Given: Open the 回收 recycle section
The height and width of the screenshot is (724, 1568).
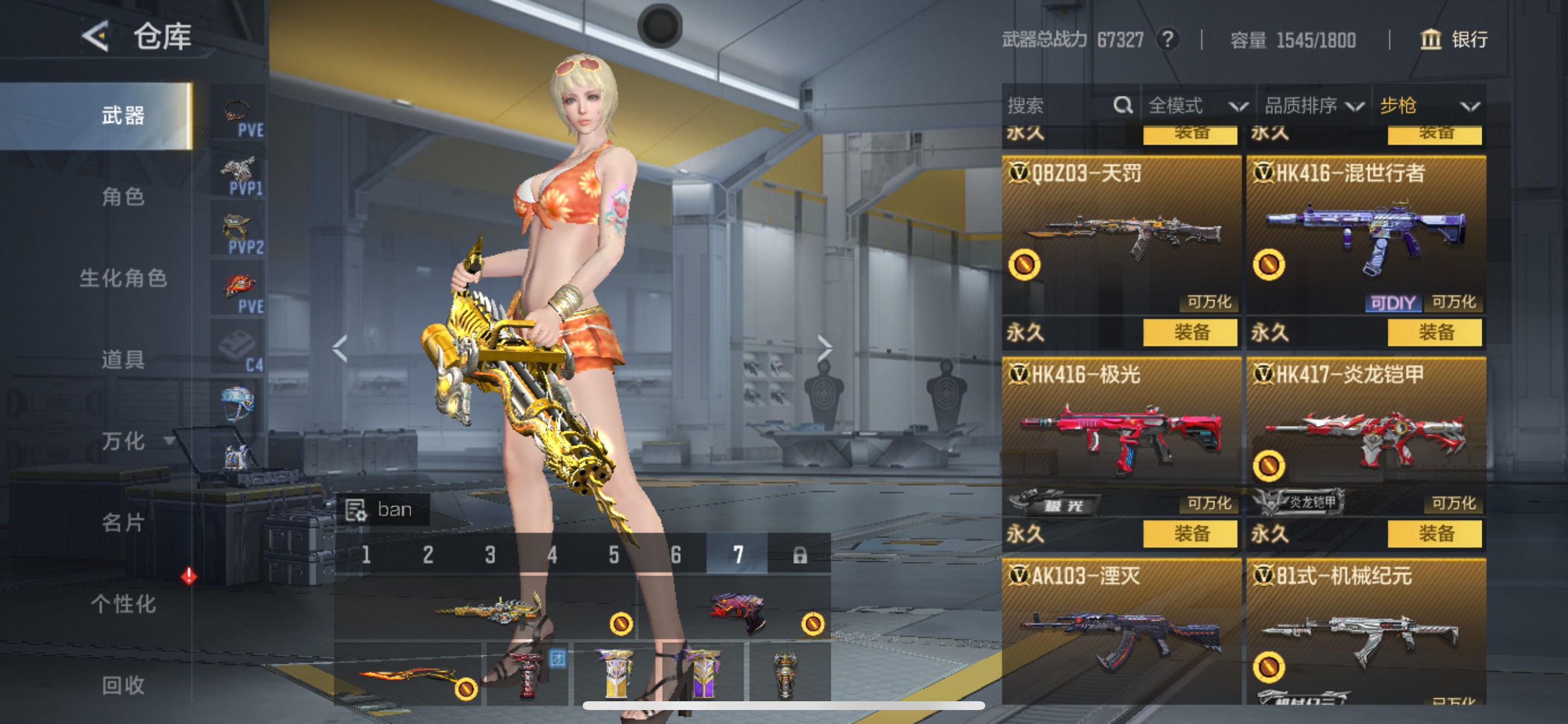Looking at the screenshot, I should point(123,685).
